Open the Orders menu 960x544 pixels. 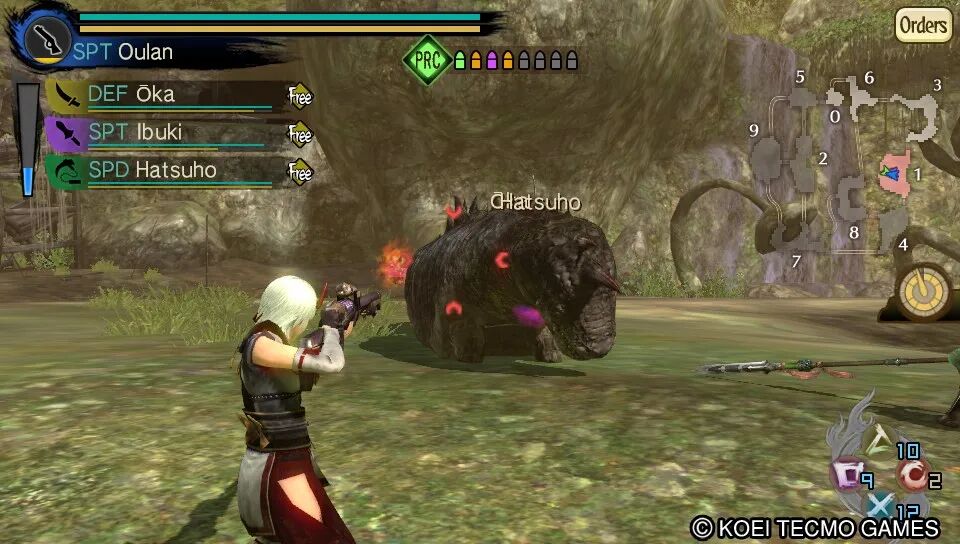(x=922, y=25)
